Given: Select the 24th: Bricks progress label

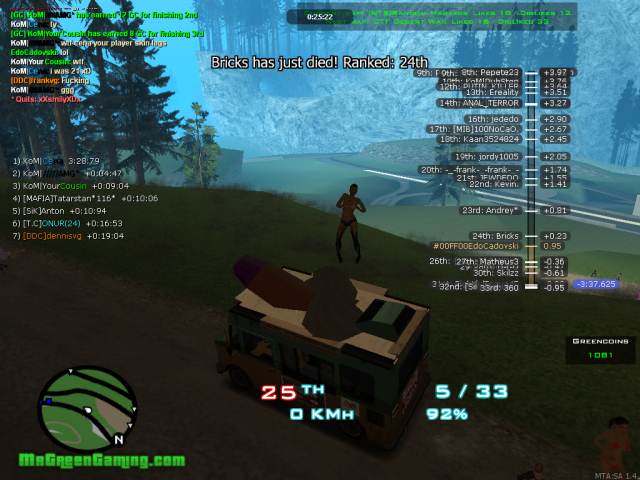Looking at the screenshot, I should 495,236.
